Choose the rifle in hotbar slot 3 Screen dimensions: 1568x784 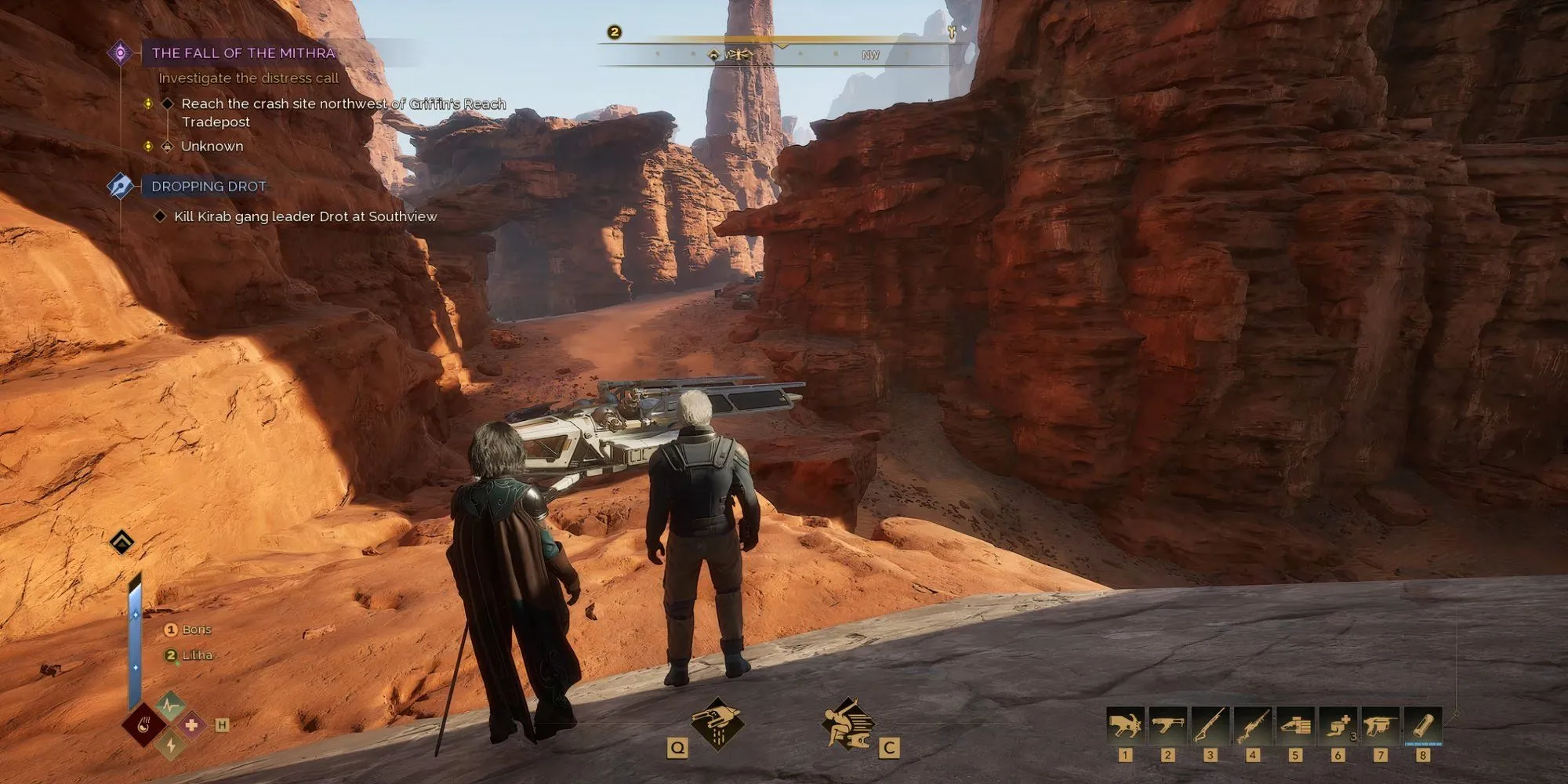pyautogui.click(x=1210, y=727)
